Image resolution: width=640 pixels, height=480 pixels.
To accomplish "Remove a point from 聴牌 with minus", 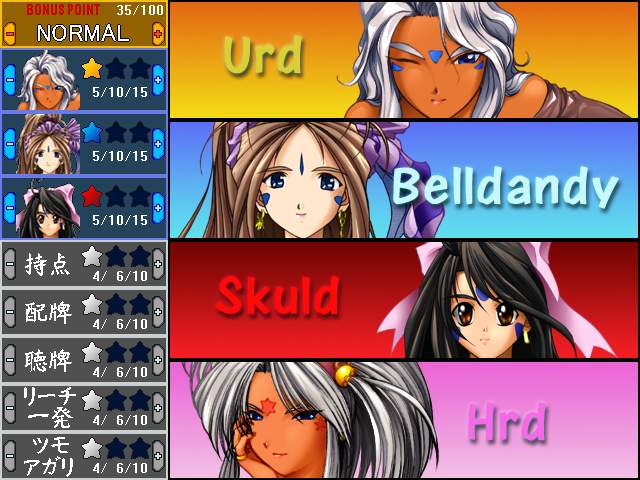I will click(x=9, y=359).
